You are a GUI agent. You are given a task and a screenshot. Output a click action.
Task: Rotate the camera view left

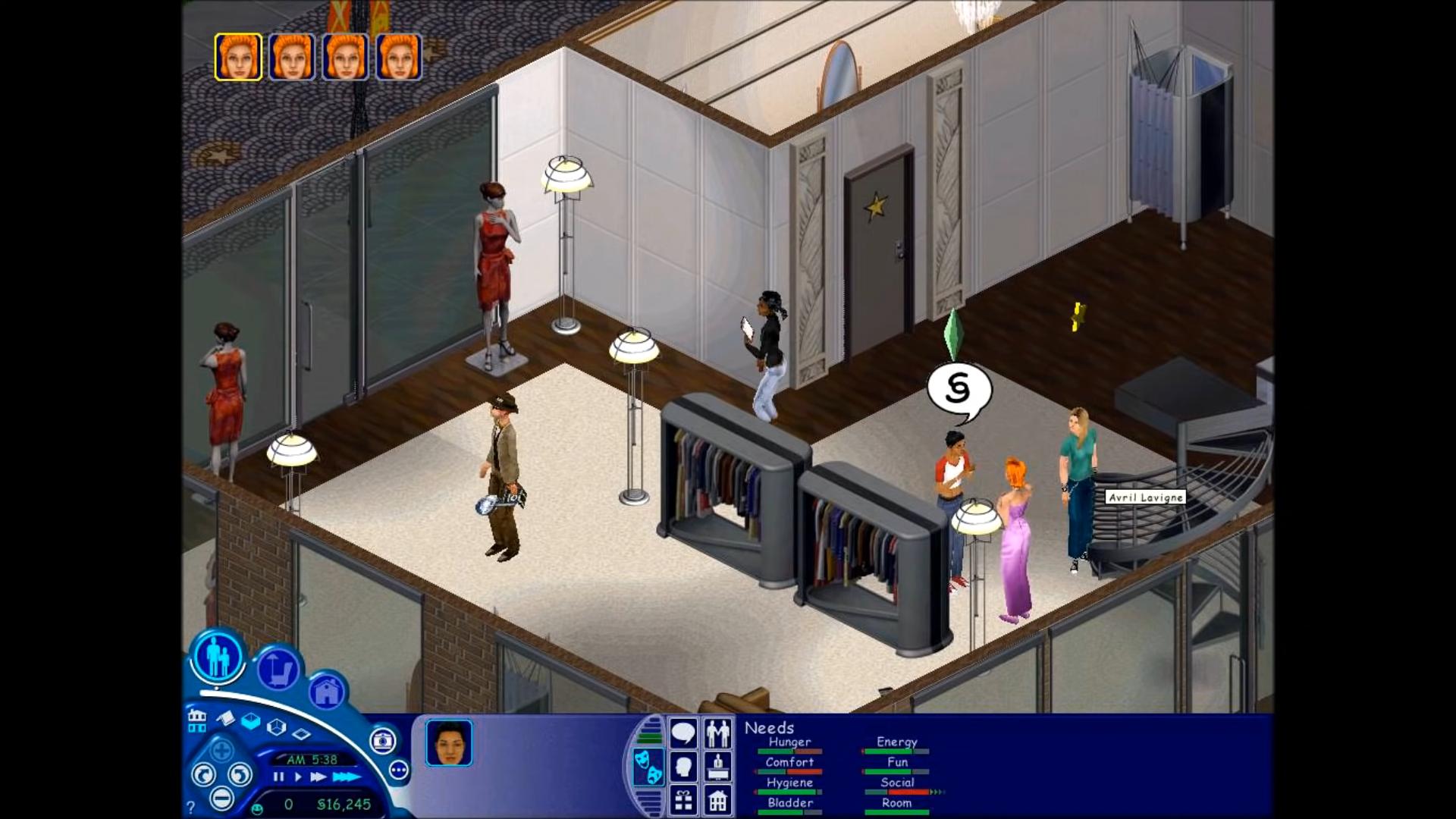coord(205,774)
